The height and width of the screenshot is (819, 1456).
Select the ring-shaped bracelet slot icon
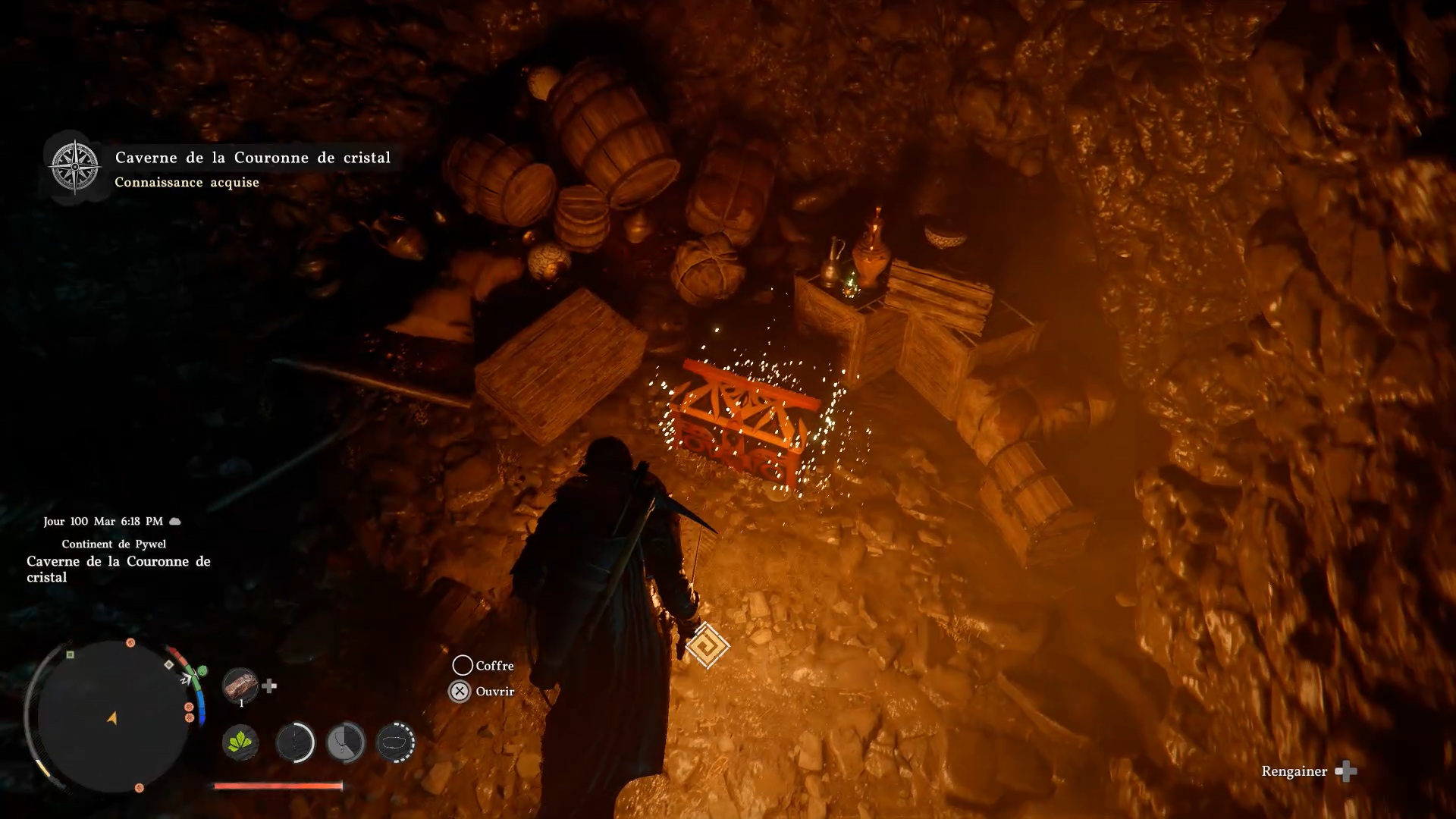[x=395, y=742]
